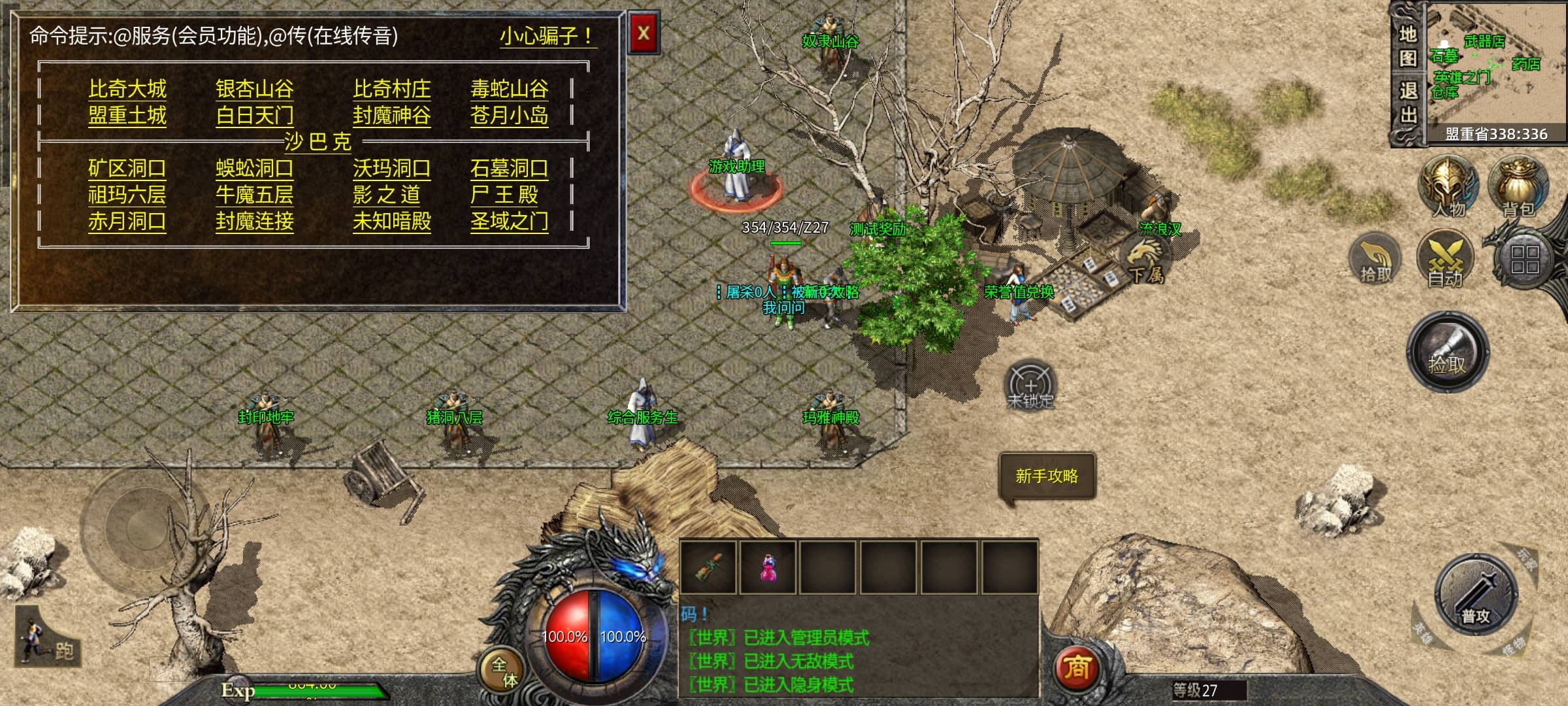
Task: Open the 背包 bag
Action: coord(1518,188)
